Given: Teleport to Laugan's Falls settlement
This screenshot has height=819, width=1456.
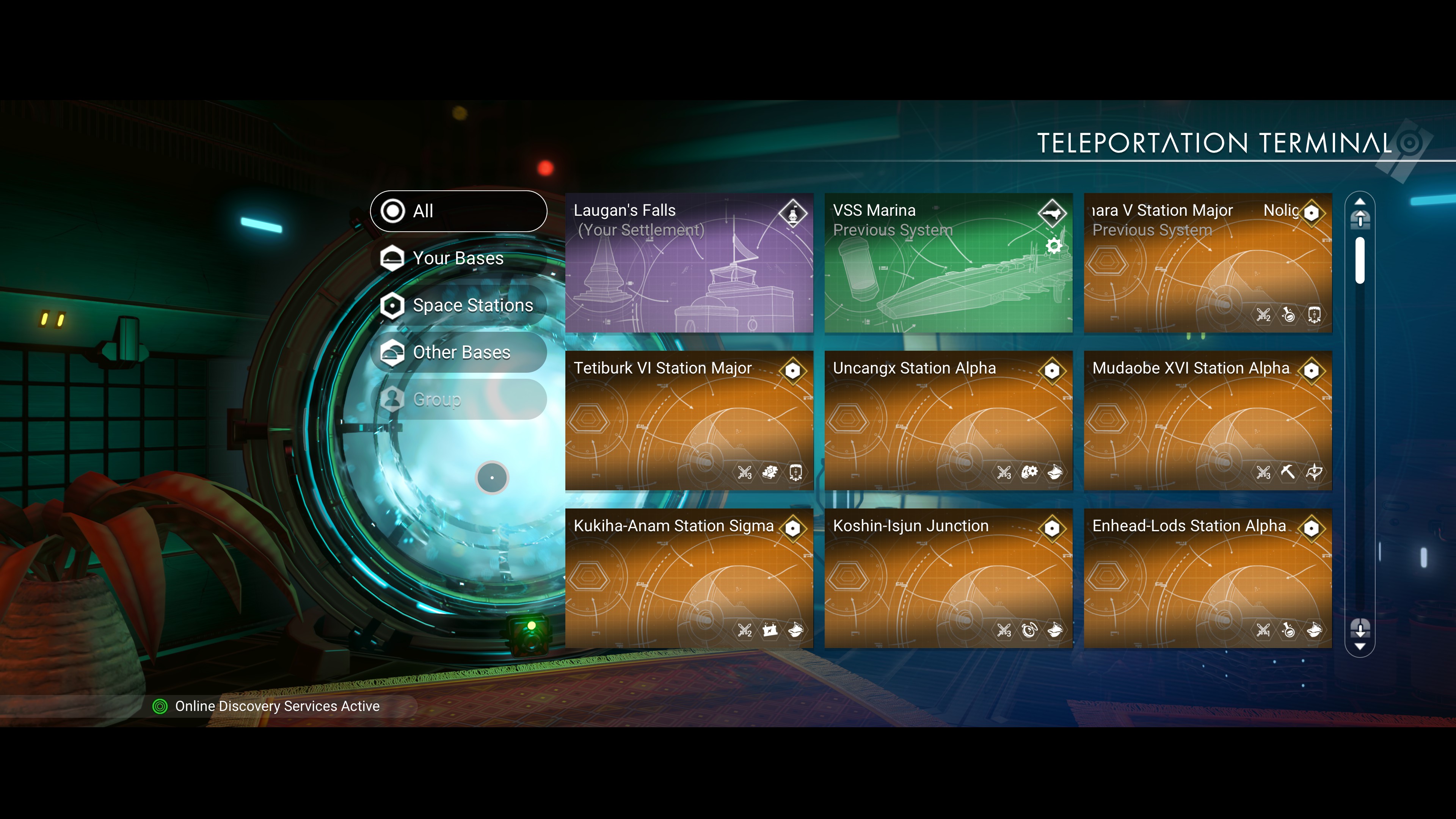Looking at the screenshot, I should (x=689, y=263).
